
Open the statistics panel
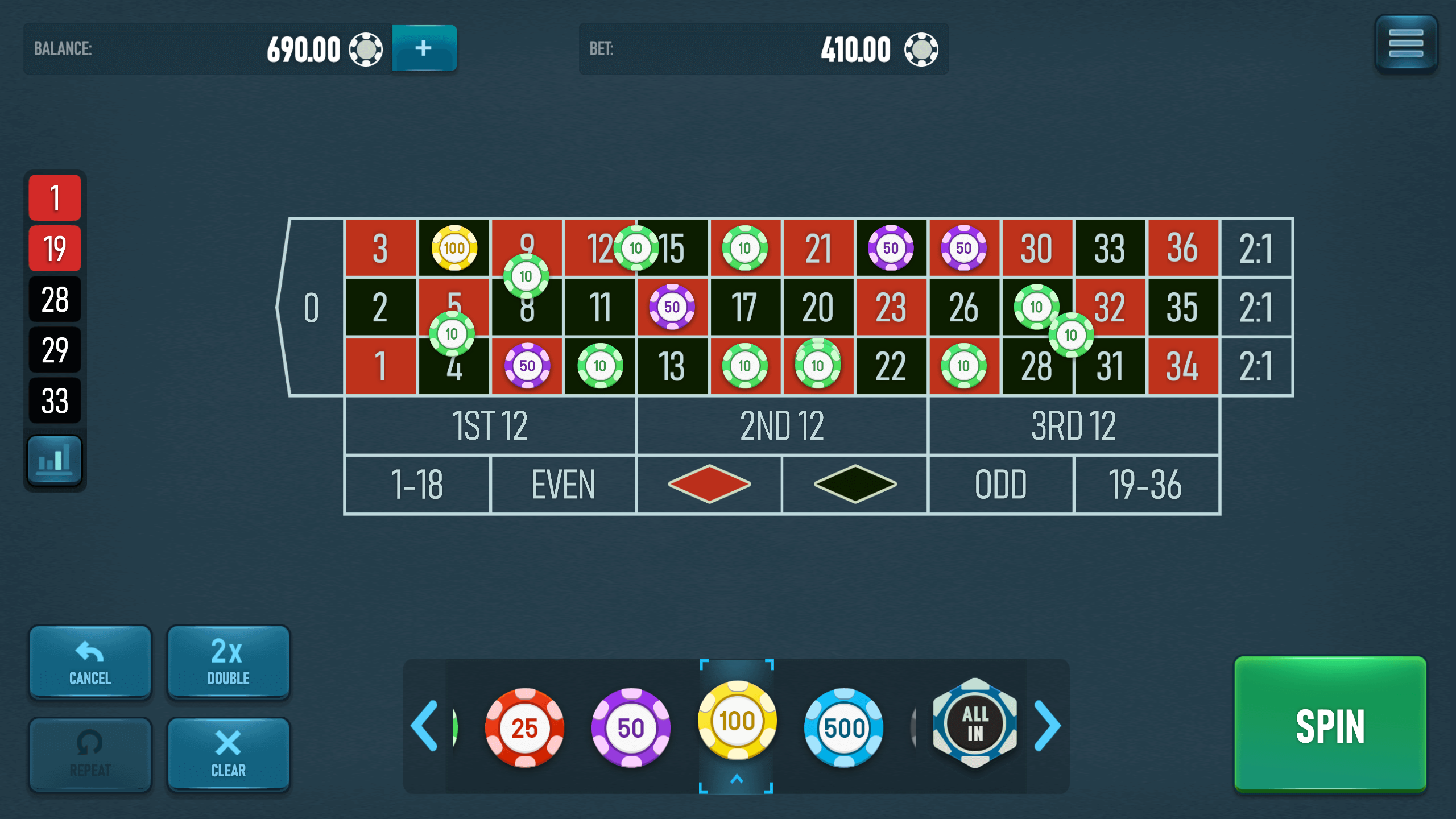[55, 458]
